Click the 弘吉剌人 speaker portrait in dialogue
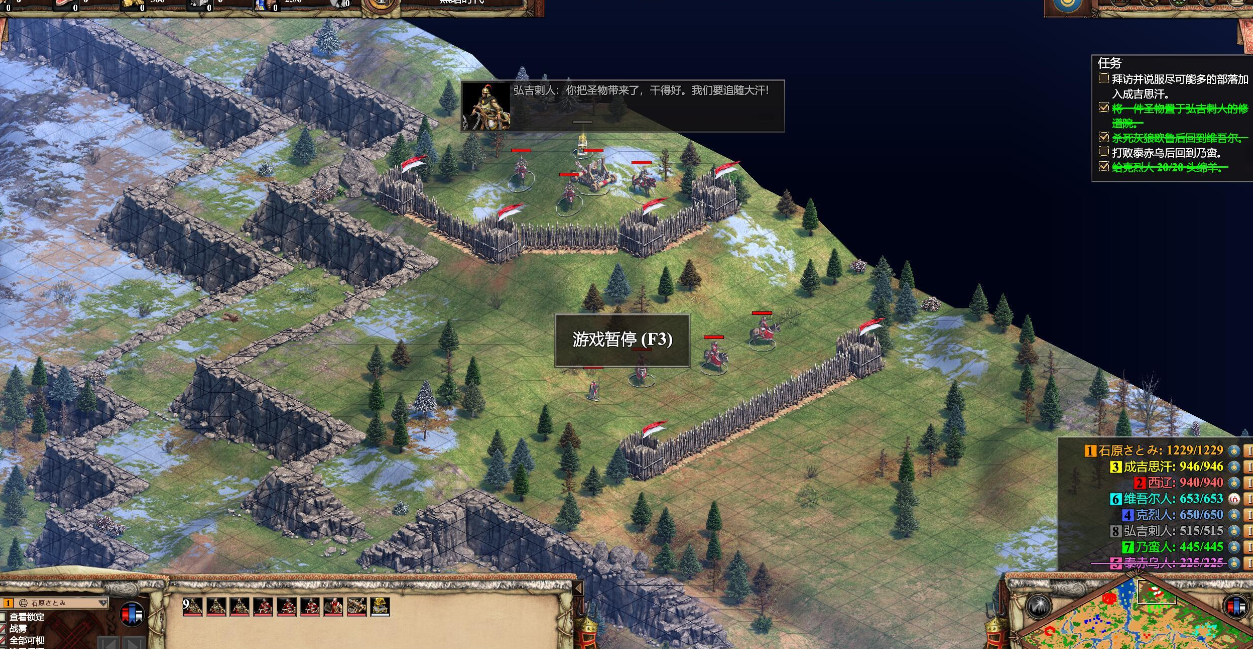Viewport: 1253px width, 649px height. [486, 107]
